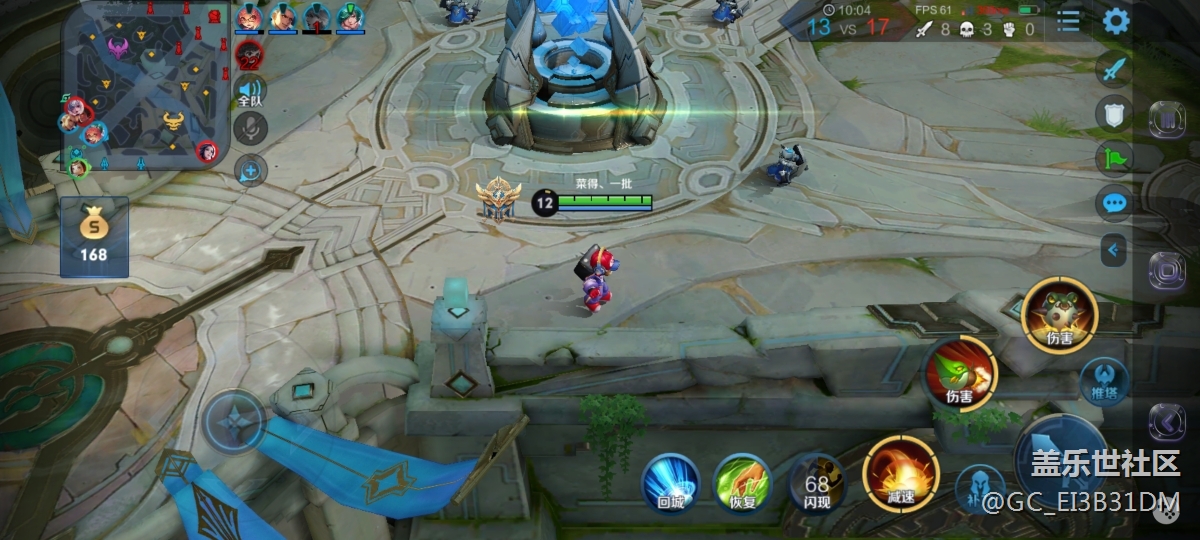Cast the 减速 slow skill
Viewport: 1200px width, 540px height.
click(900, 472)
